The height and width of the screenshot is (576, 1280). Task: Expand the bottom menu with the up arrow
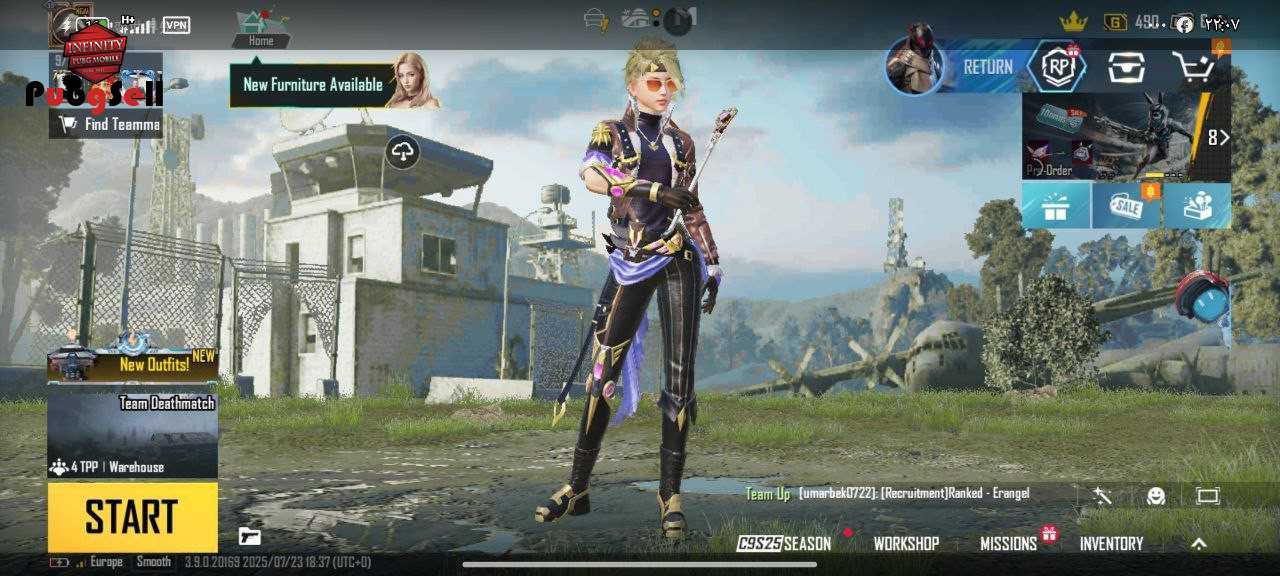pyautogui.click(x=1199, y=544)
